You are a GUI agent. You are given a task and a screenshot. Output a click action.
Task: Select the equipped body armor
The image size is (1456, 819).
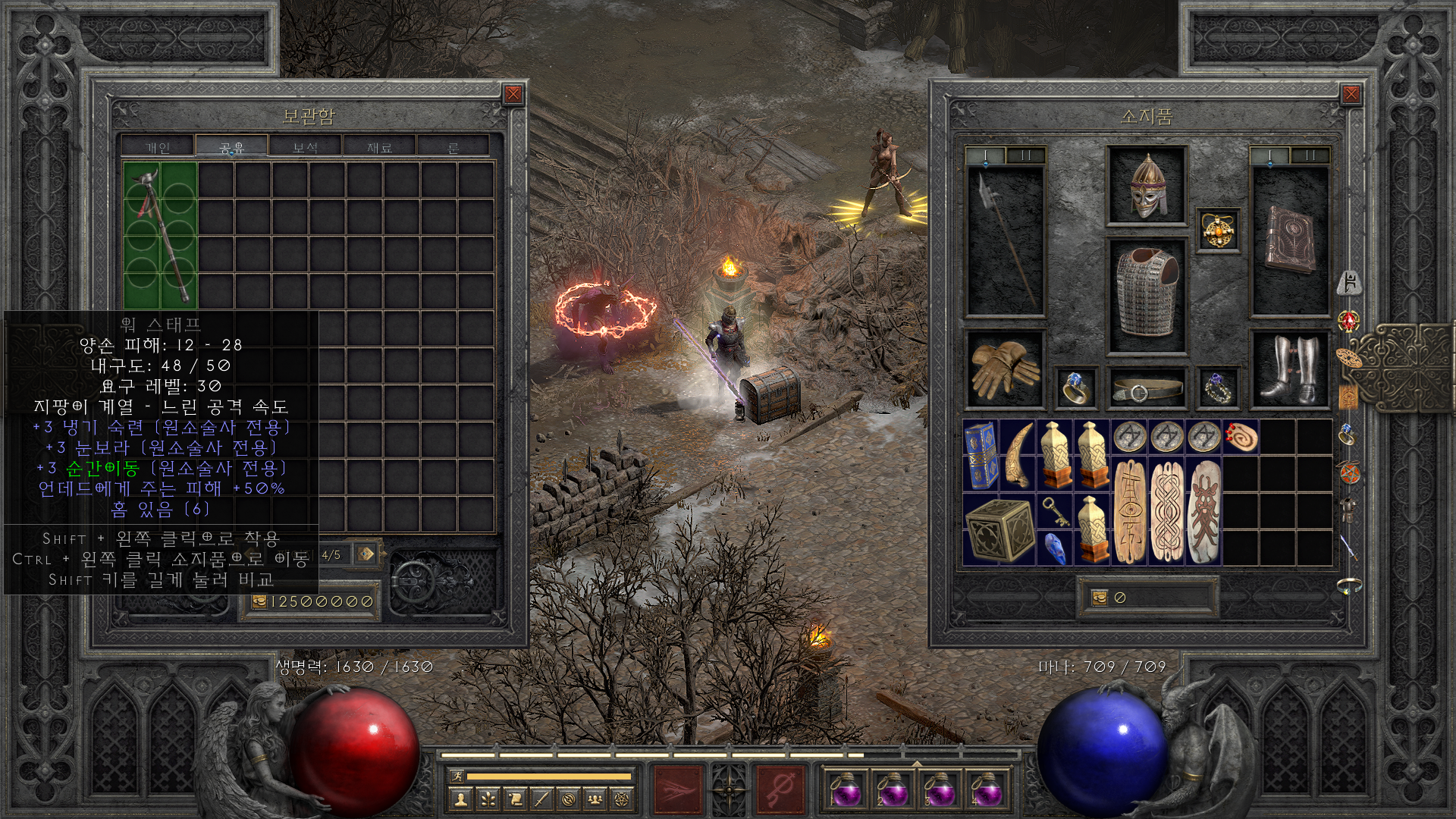click(1146, 296)
